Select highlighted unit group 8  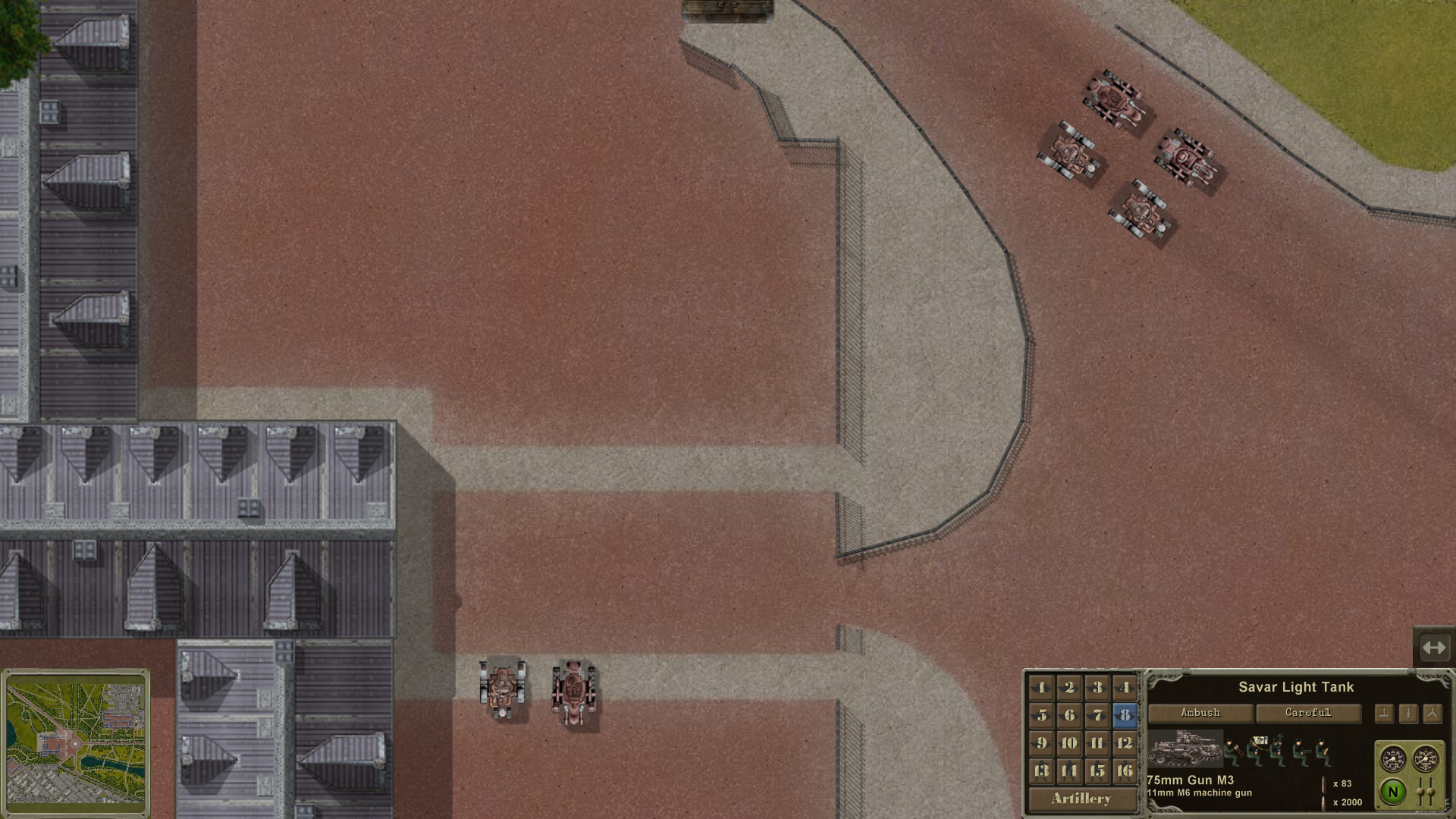click(x=1125, y=715)
